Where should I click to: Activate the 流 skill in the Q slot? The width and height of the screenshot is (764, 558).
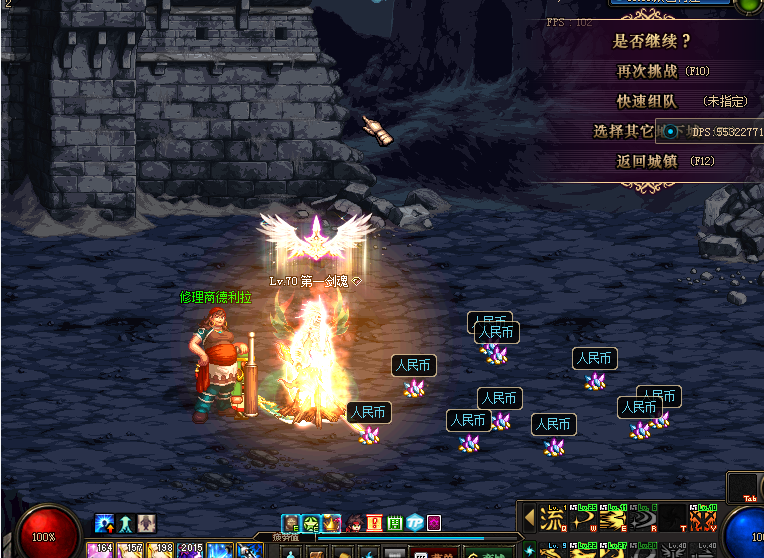point(552,519)
